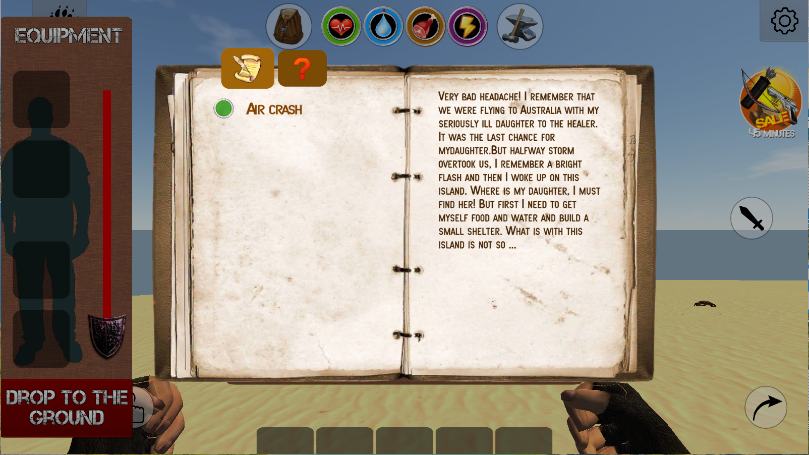
Task: Tap the heart health status icon
Action: 341,26
